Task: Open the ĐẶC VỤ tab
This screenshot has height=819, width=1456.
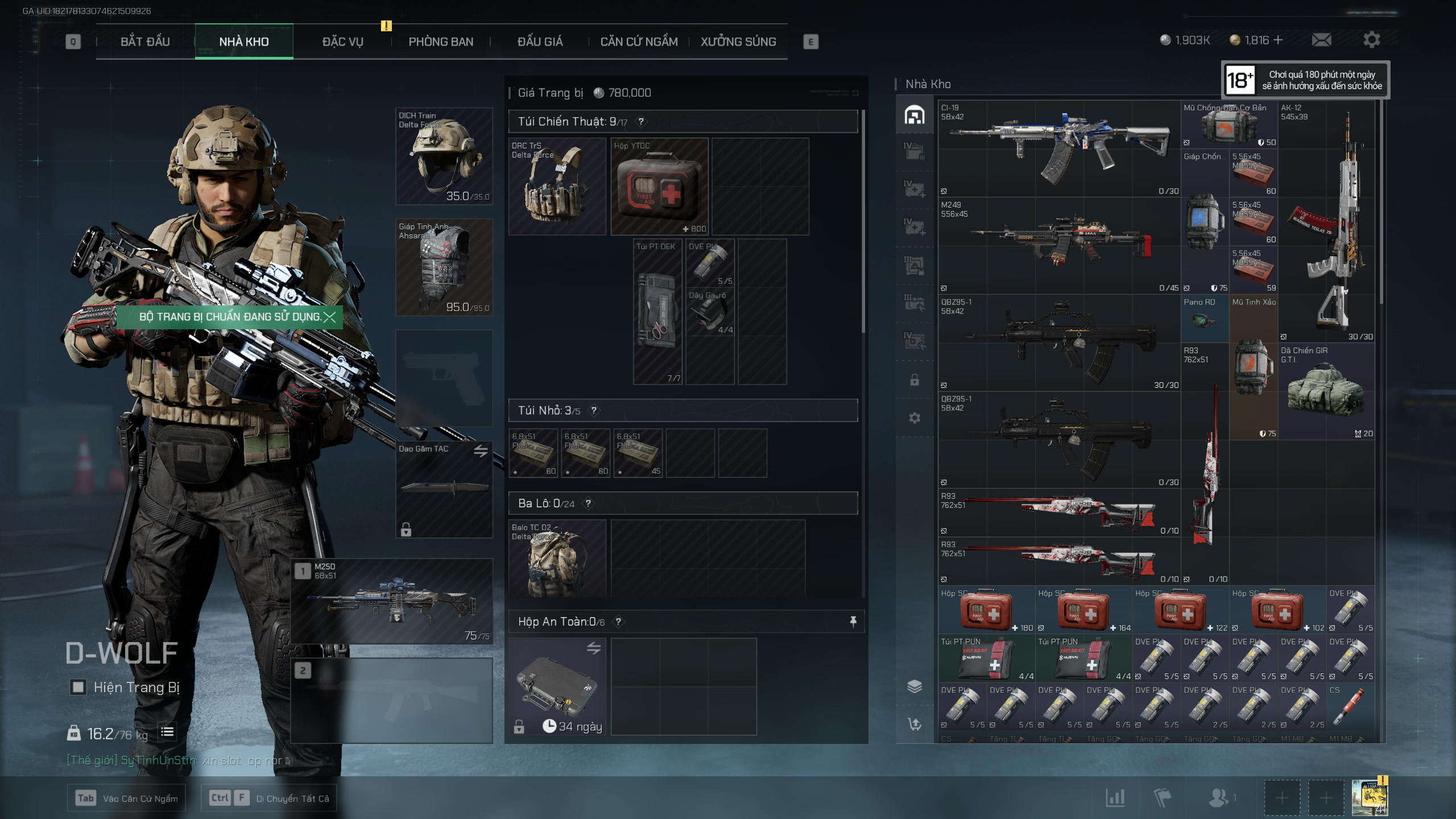Action: (342, 42)
